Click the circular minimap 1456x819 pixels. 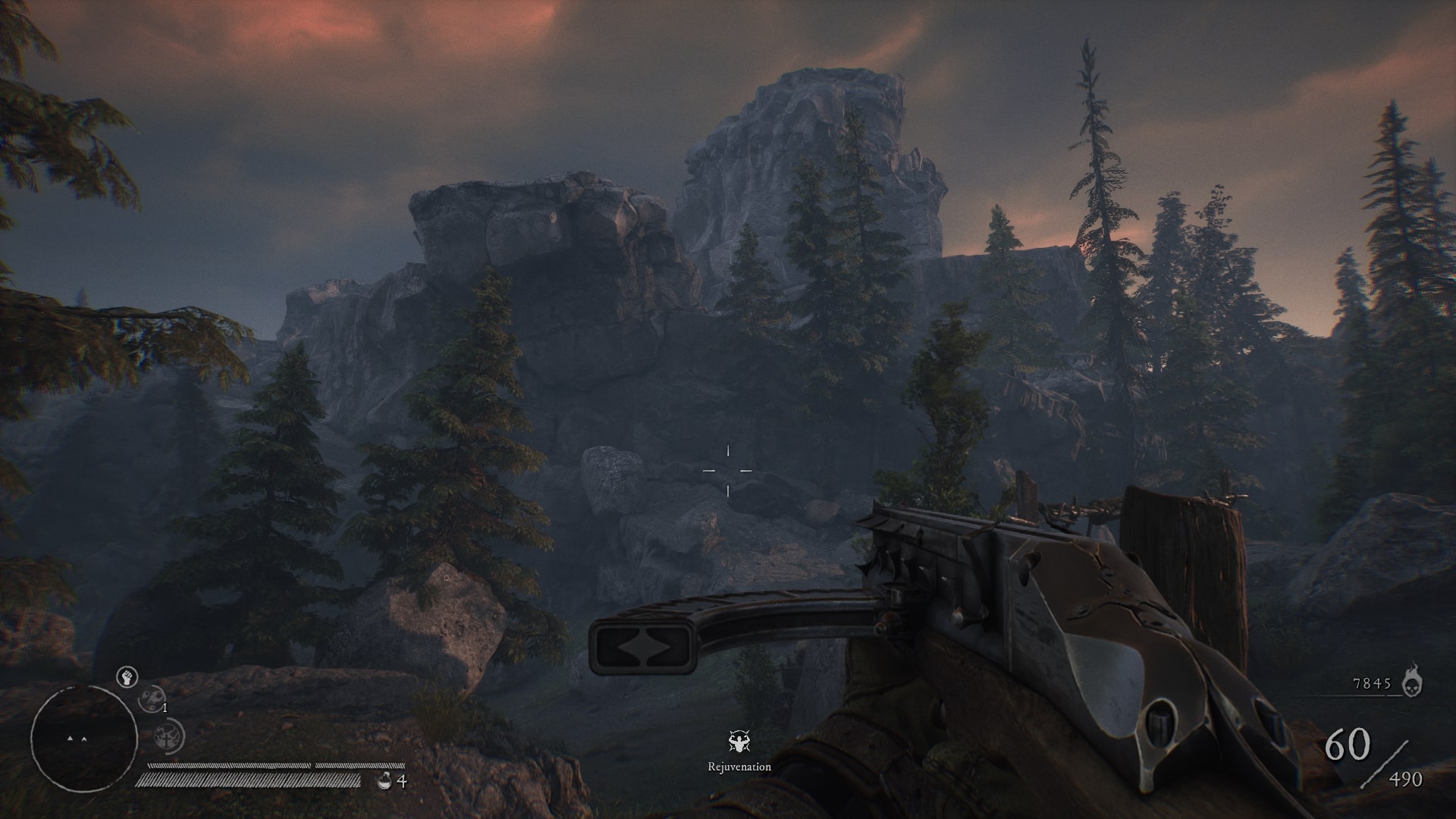coord(83,739)
